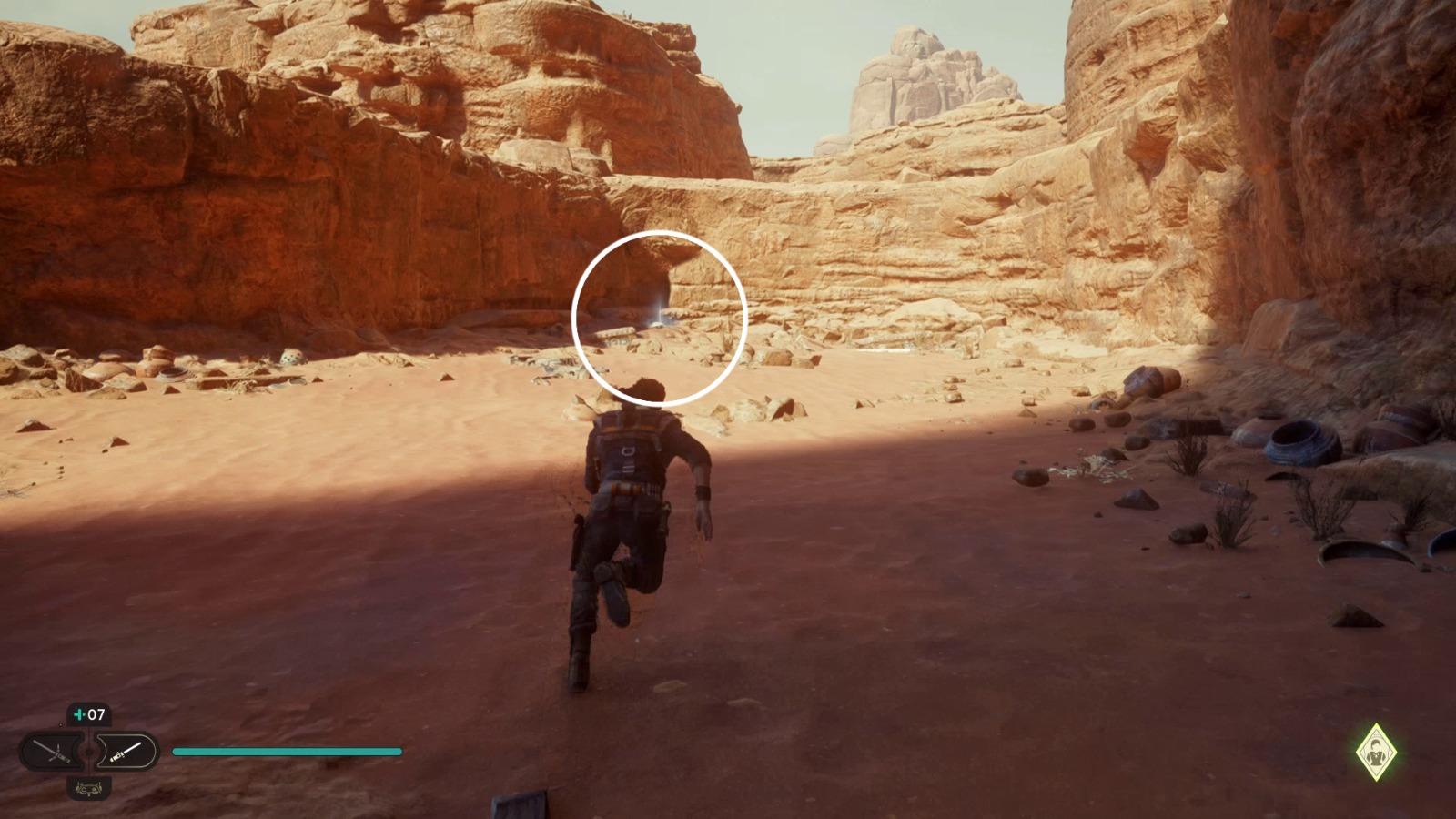1456x819 pixels.
Task: Click the stim counter reading 07
Action: click(96, 713)
